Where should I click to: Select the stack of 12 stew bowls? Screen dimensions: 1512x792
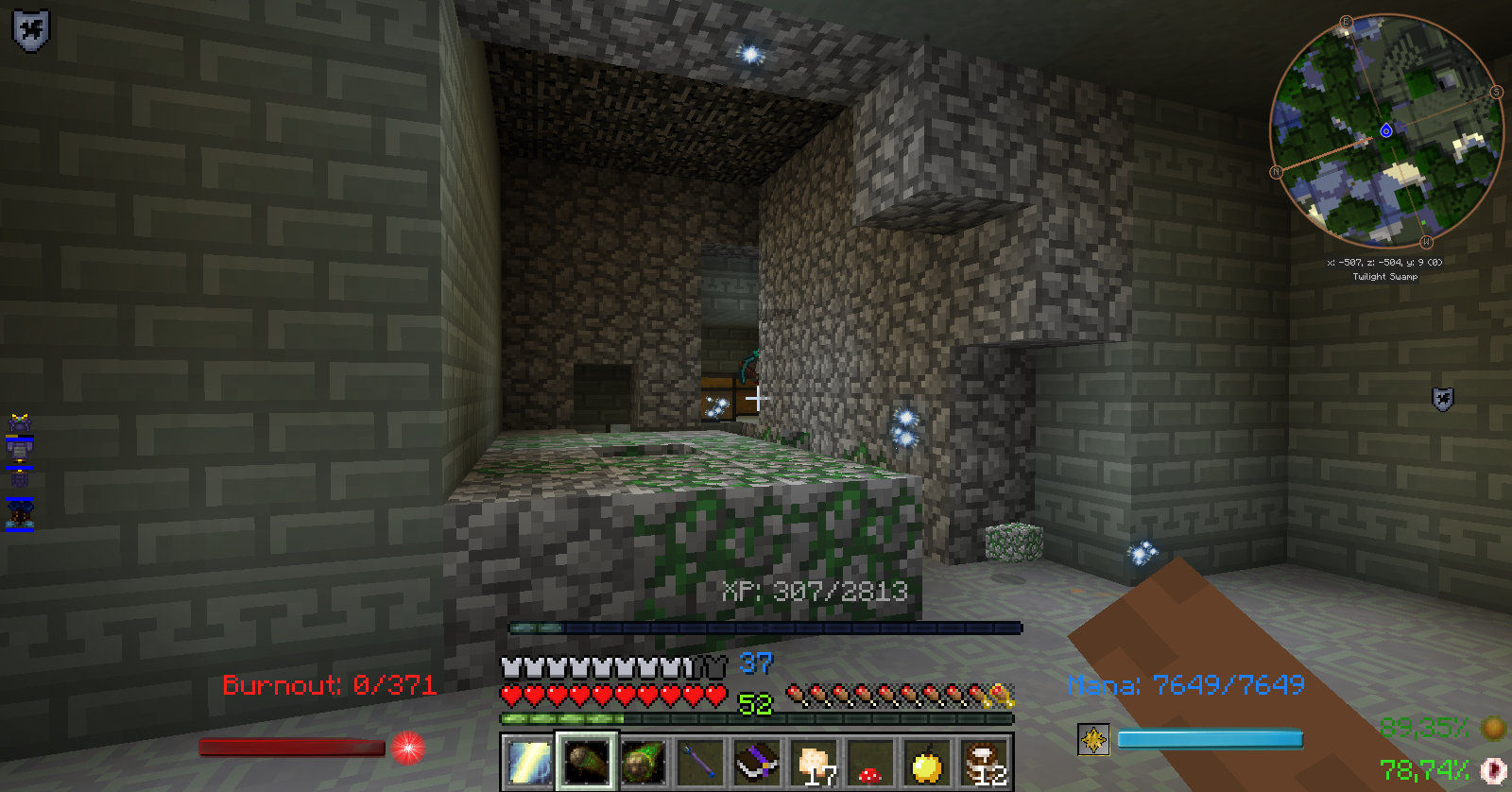tap(985, 762)
